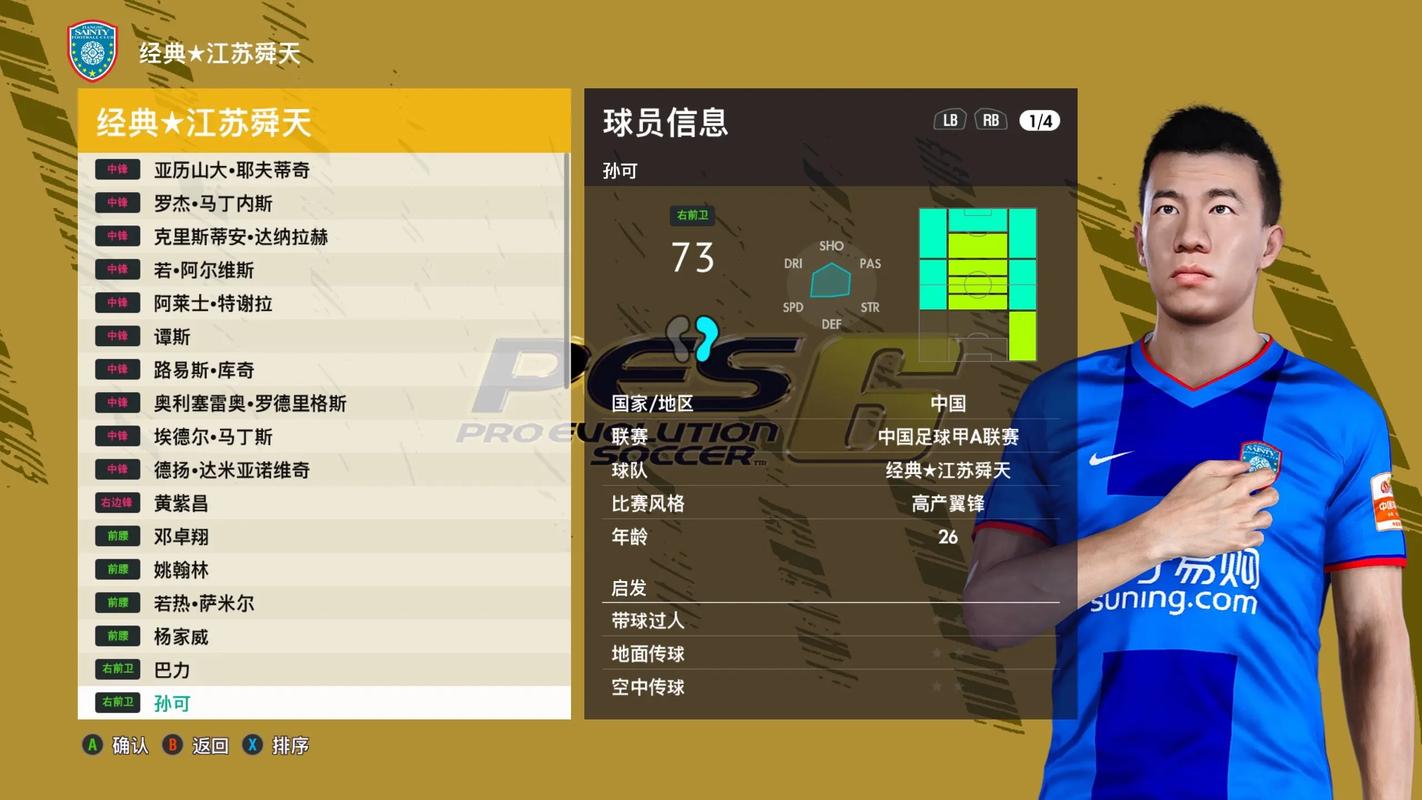This screenshot has width=1422, height=800.
Task: Click the 右边锋 badge next to 黄紫昌
Action: tap(116, 503)
